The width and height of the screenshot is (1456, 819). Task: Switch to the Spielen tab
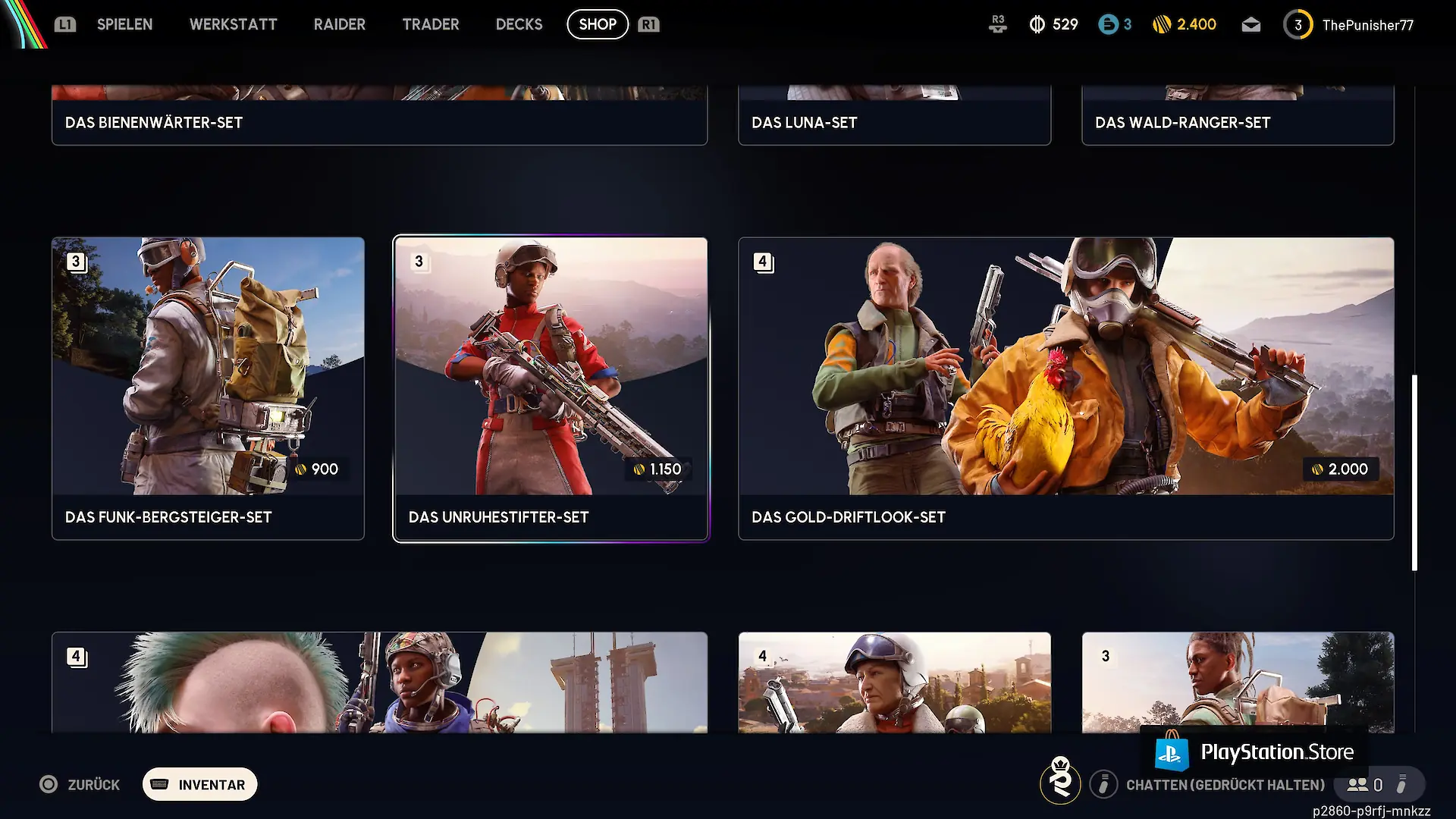(x=124, y=24)
